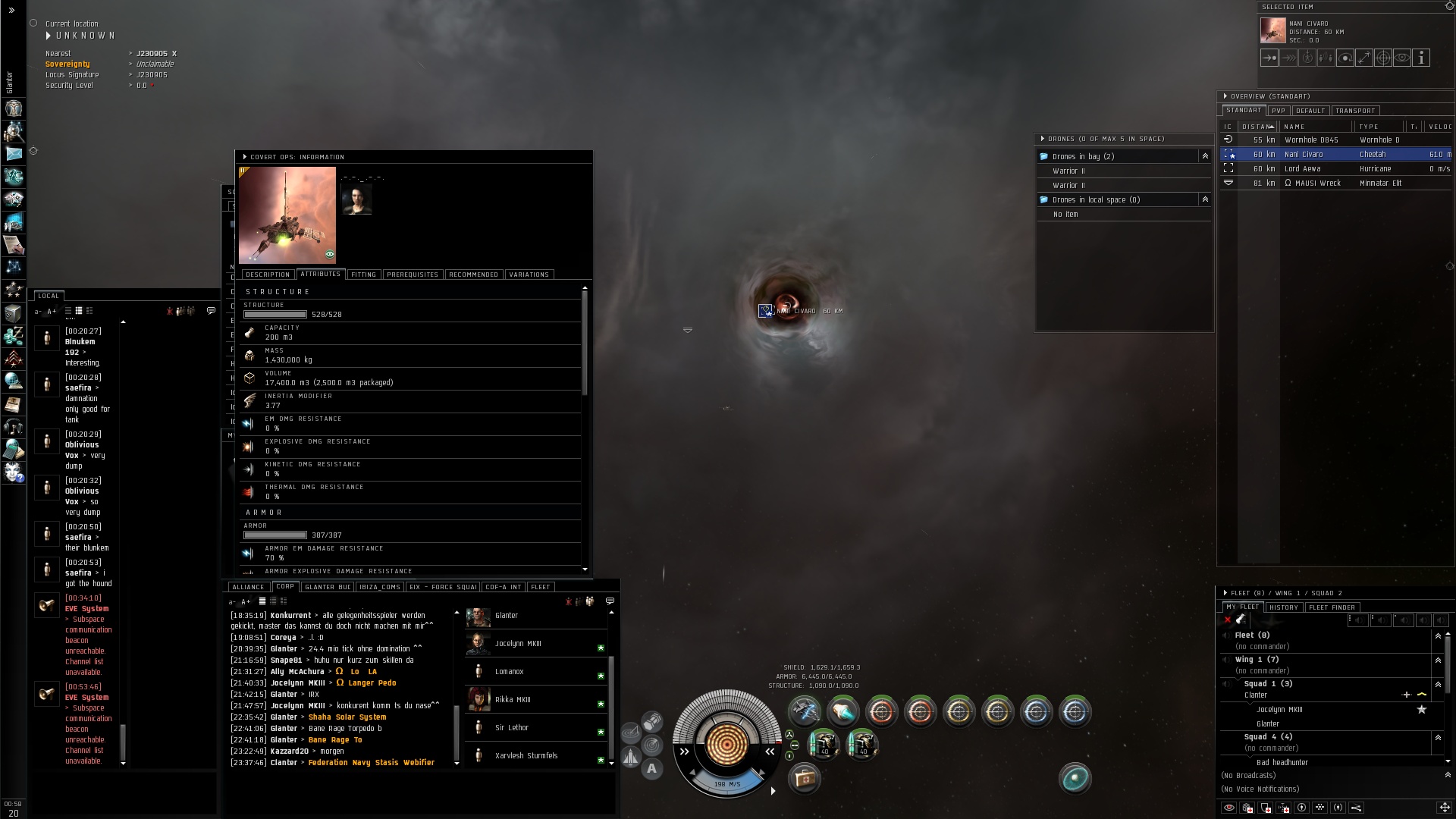Image resolution: width=1456 pixels, height=819 pixels.
Task: Open the Transport overview tab
Action: click(x=1355, y=111)
